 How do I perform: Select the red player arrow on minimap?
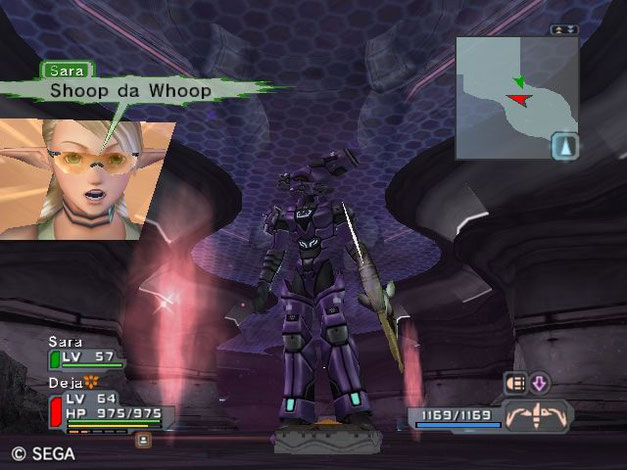coord(517,98)
